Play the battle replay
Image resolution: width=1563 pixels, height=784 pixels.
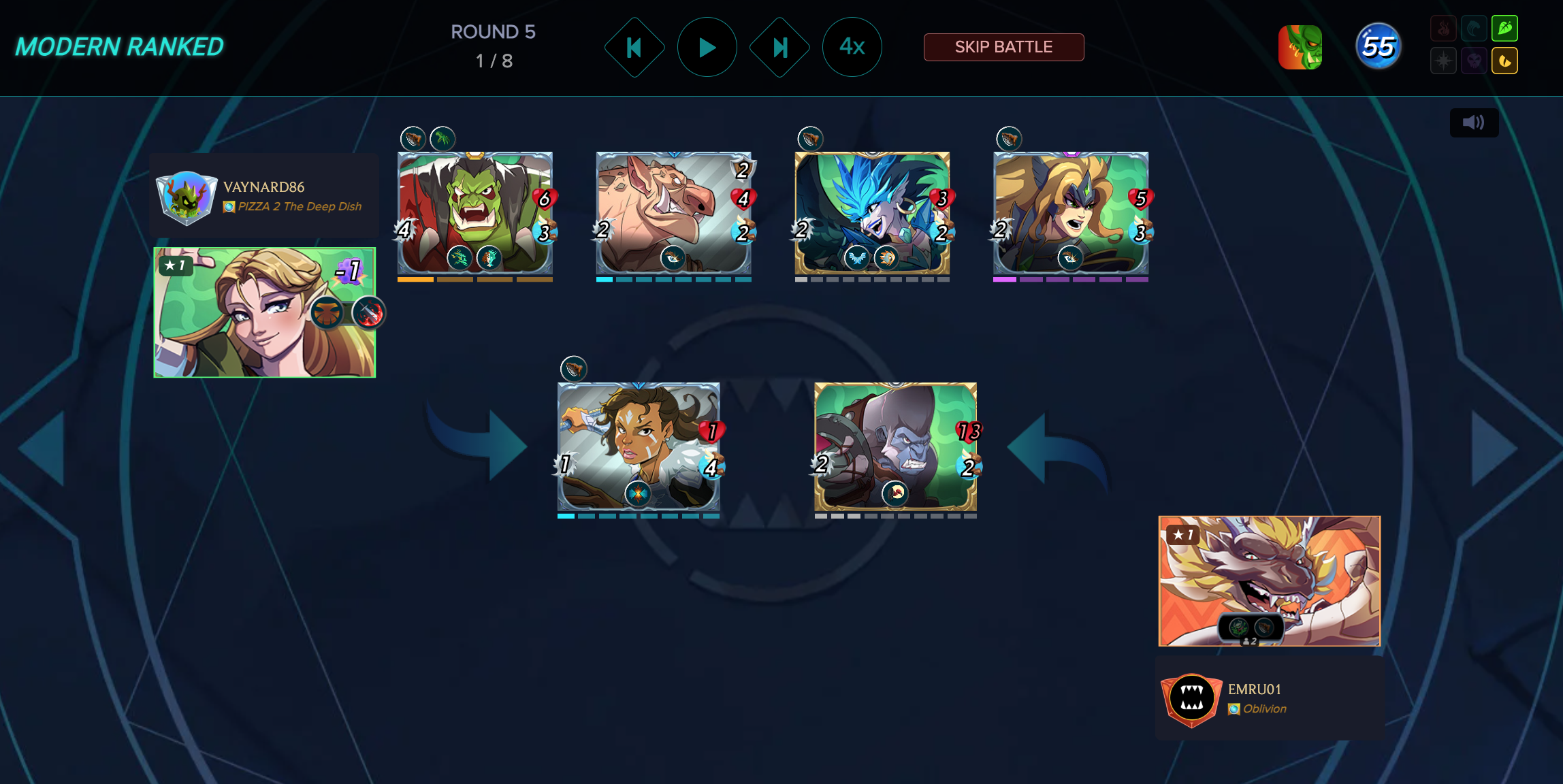coord(707,47)
